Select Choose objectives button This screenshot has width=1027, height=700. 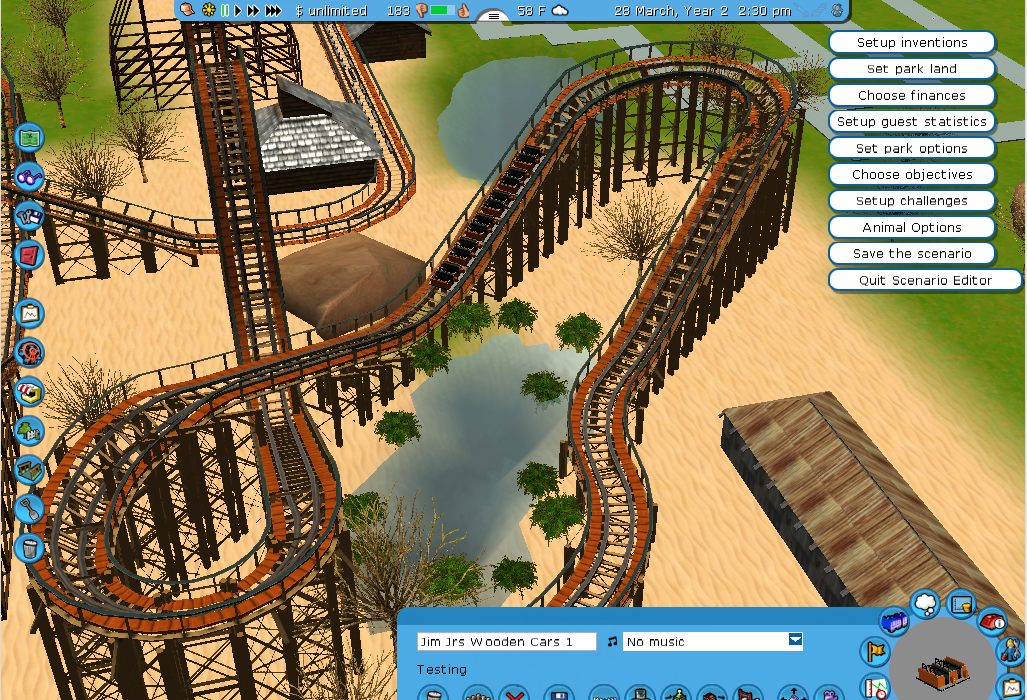pos(911,175)
